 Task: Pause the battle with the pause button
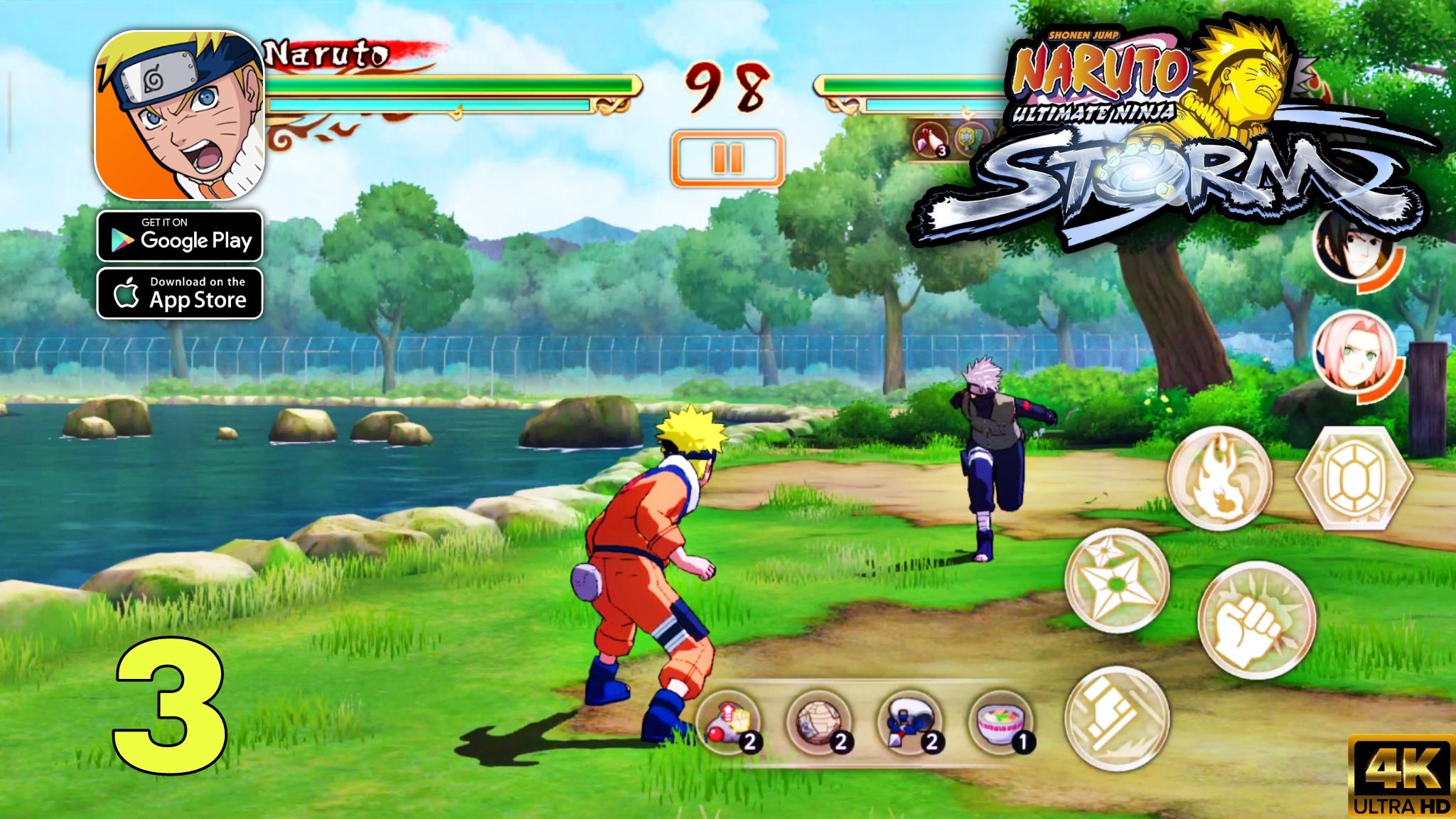click(727, 157)
